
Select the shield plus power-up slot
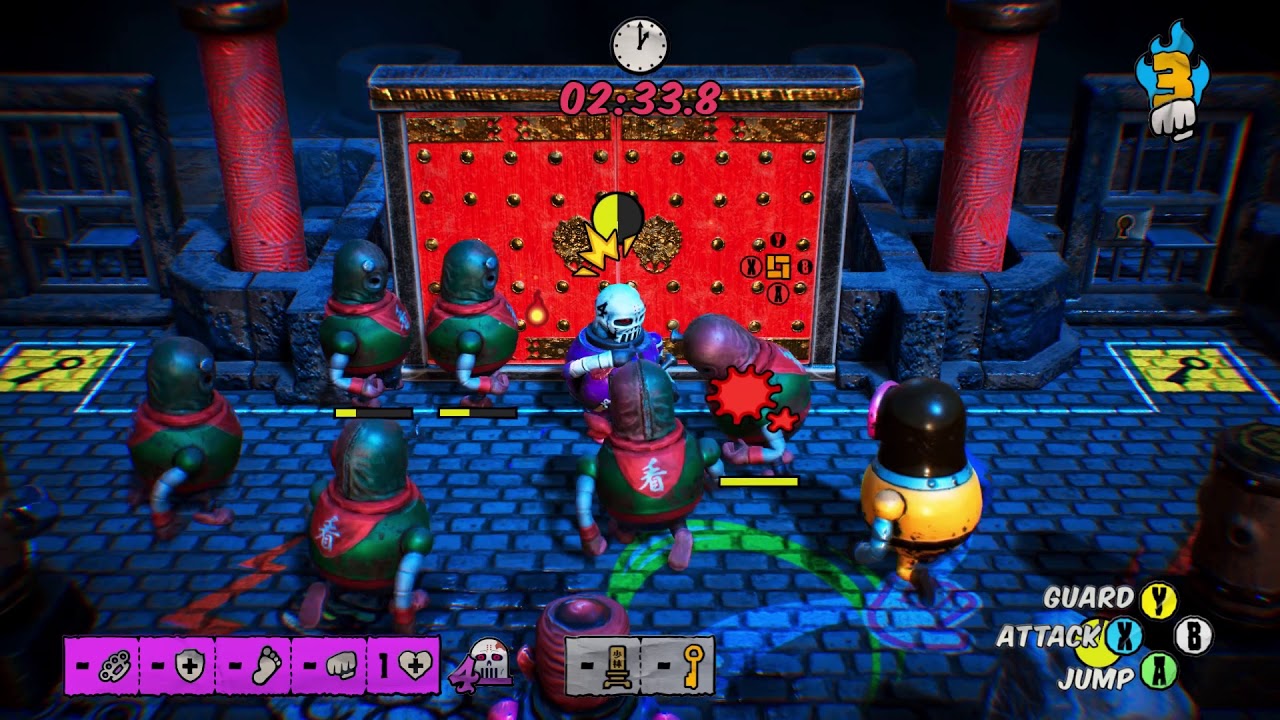point(178,666)
